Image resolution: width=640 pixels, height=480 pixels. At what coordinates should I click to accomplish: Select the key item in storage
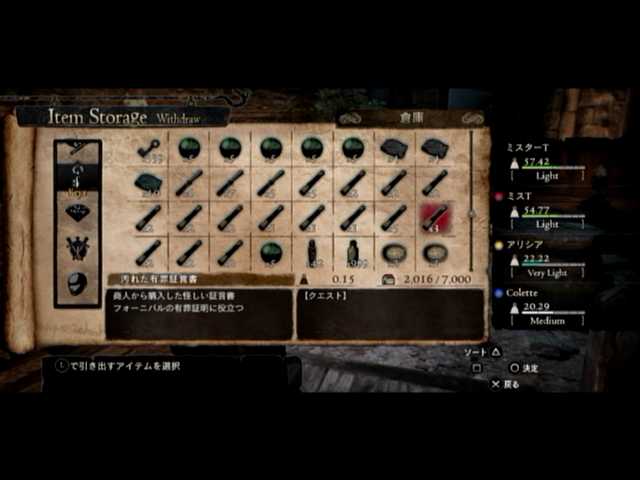[x=149, y=147]
